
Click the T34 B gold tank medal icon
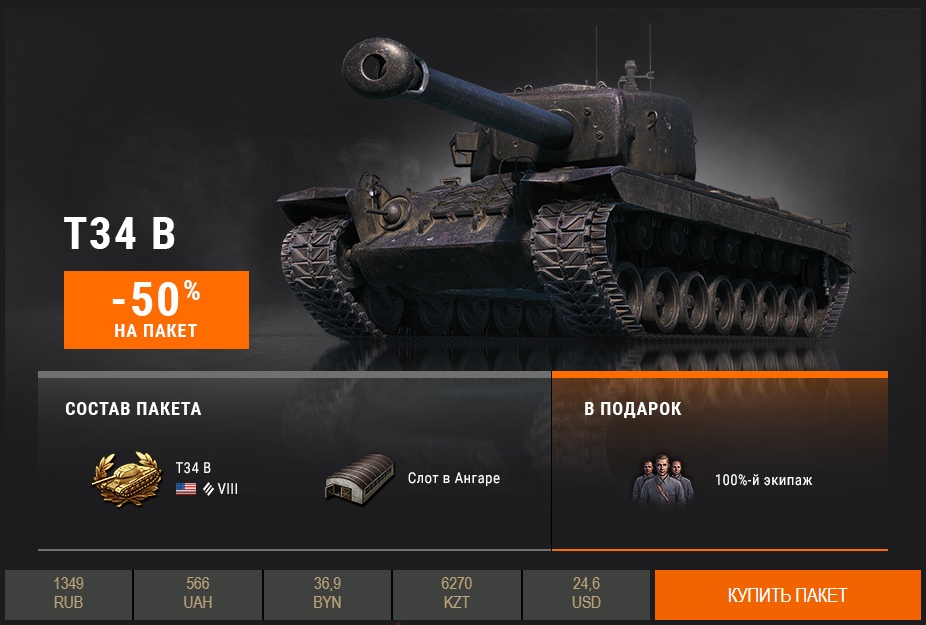pyautogui.click(x=126, y=479)
